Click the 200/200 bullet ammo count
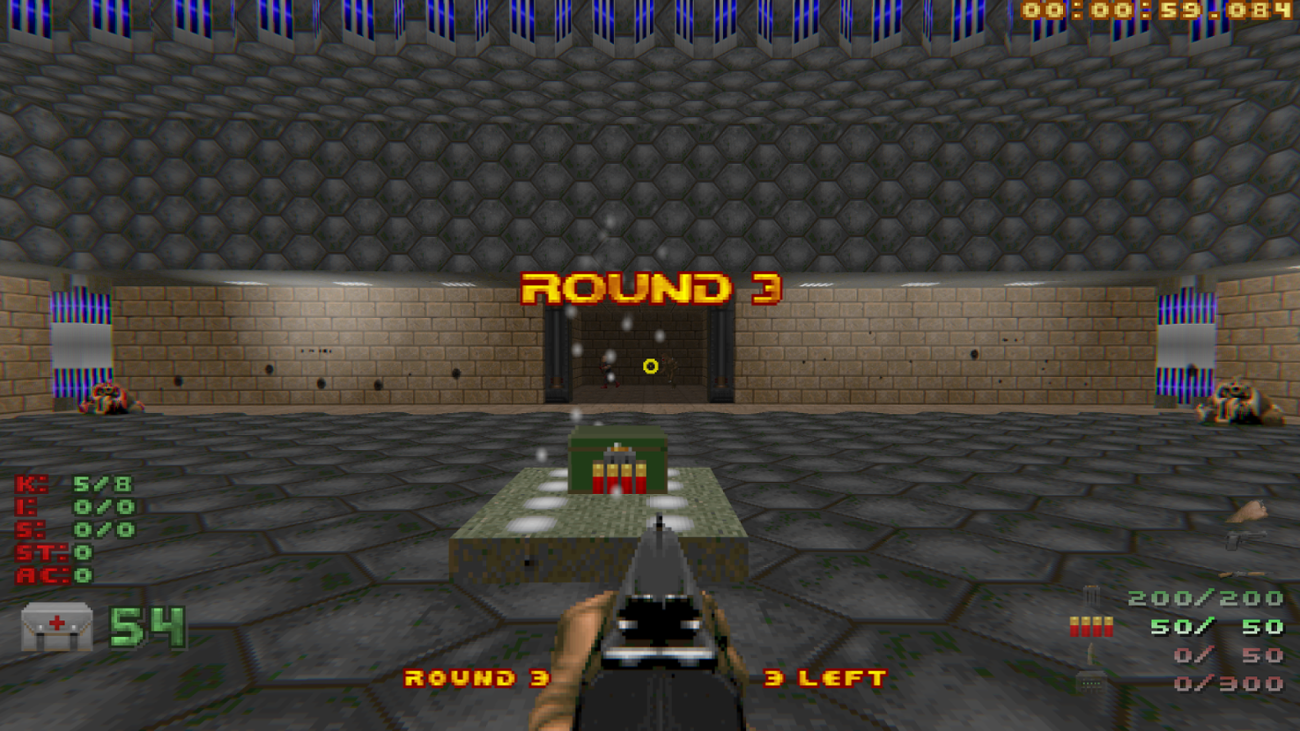This screenshot has height=731, width=1300. (1204, 598)
